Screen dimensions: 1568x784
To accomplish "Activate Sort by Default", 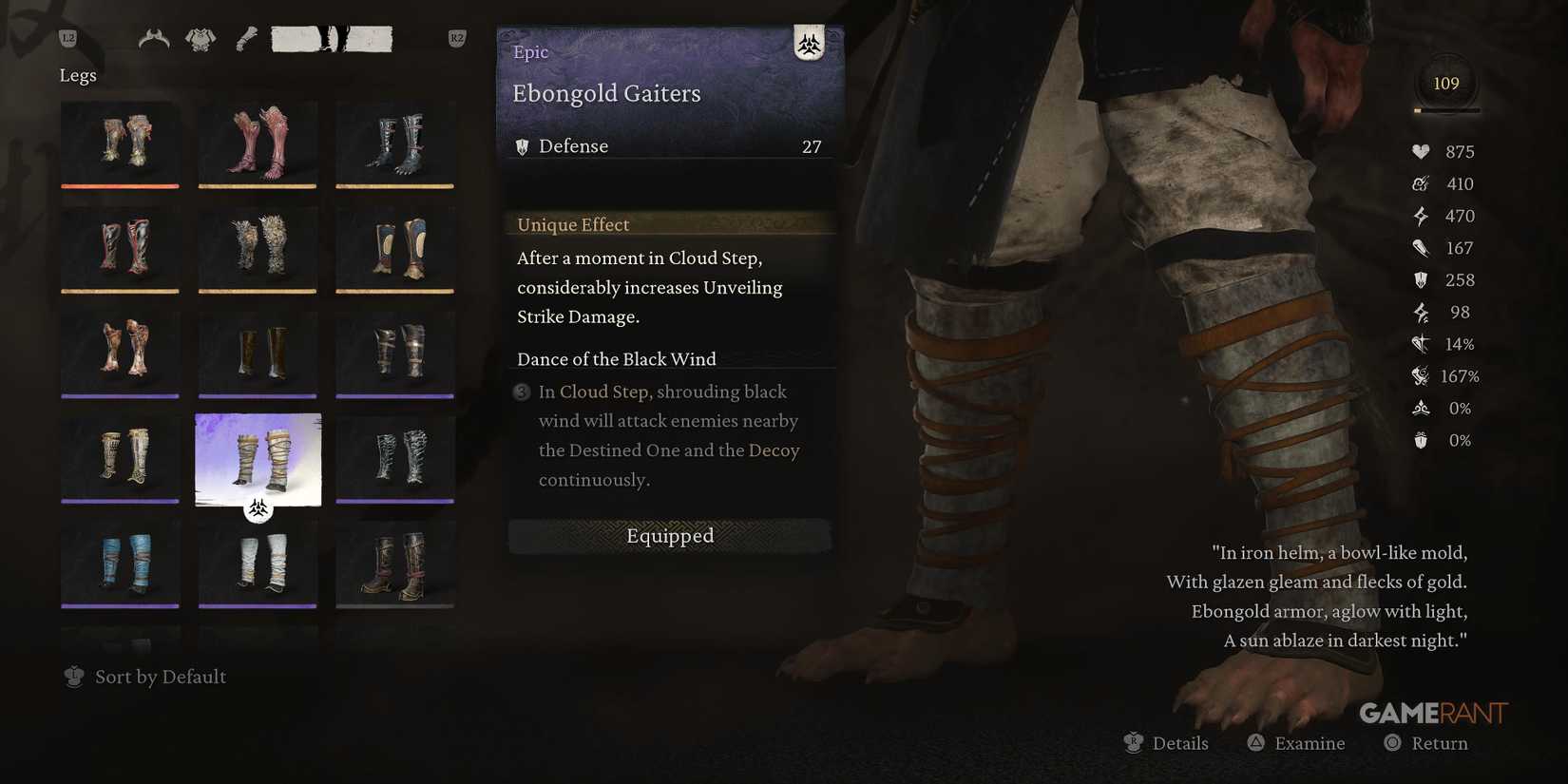I will point(160,677).
